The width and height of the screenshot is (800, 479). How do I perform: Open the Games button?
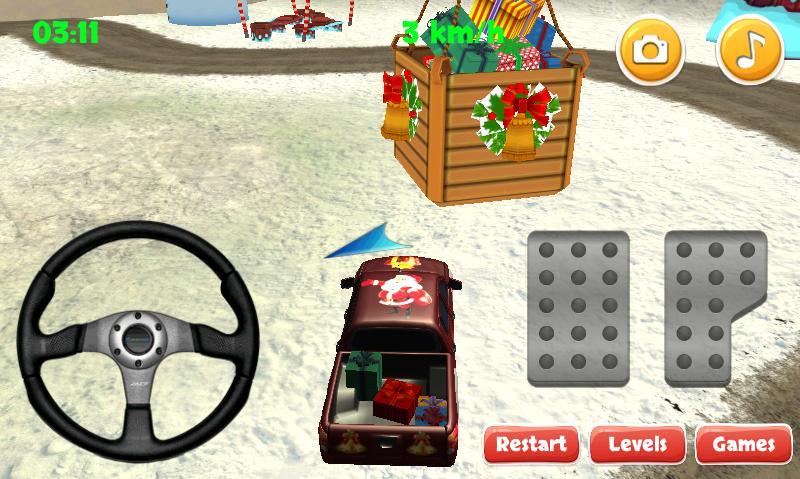(743, 444)
